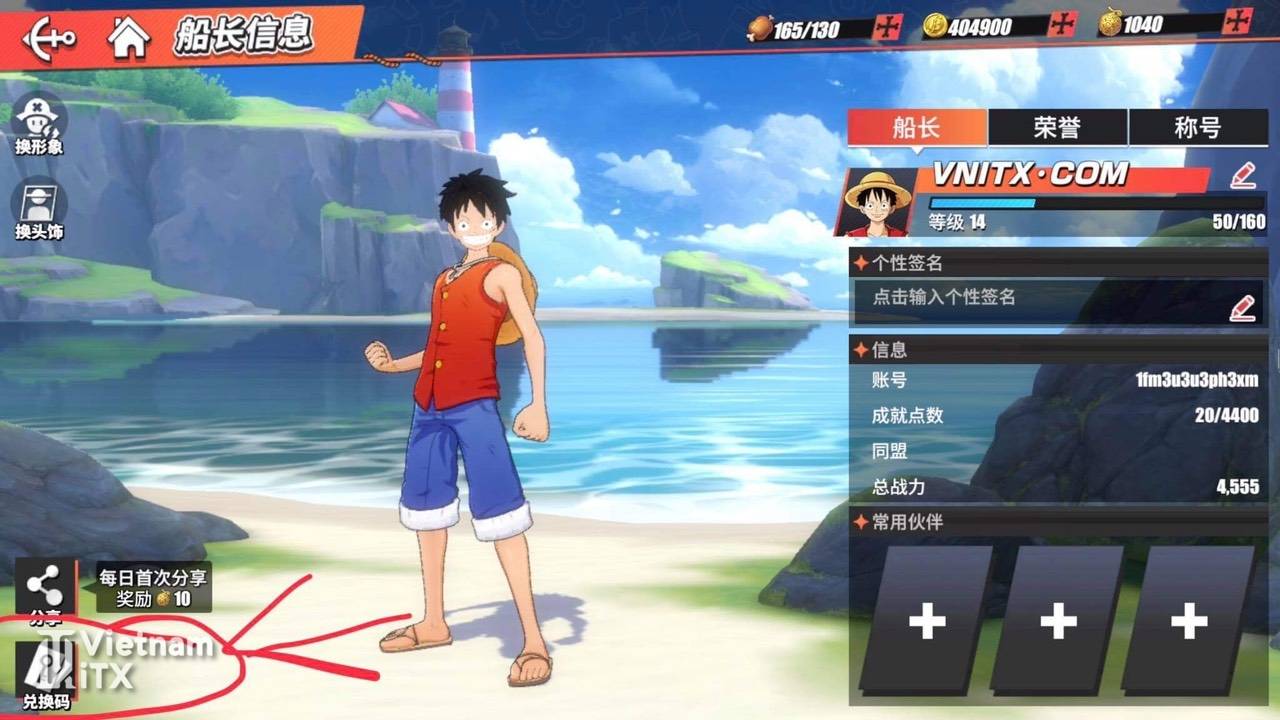Add devil fruit currency with plus button

pyautogui.click(x=1238, y=22)
